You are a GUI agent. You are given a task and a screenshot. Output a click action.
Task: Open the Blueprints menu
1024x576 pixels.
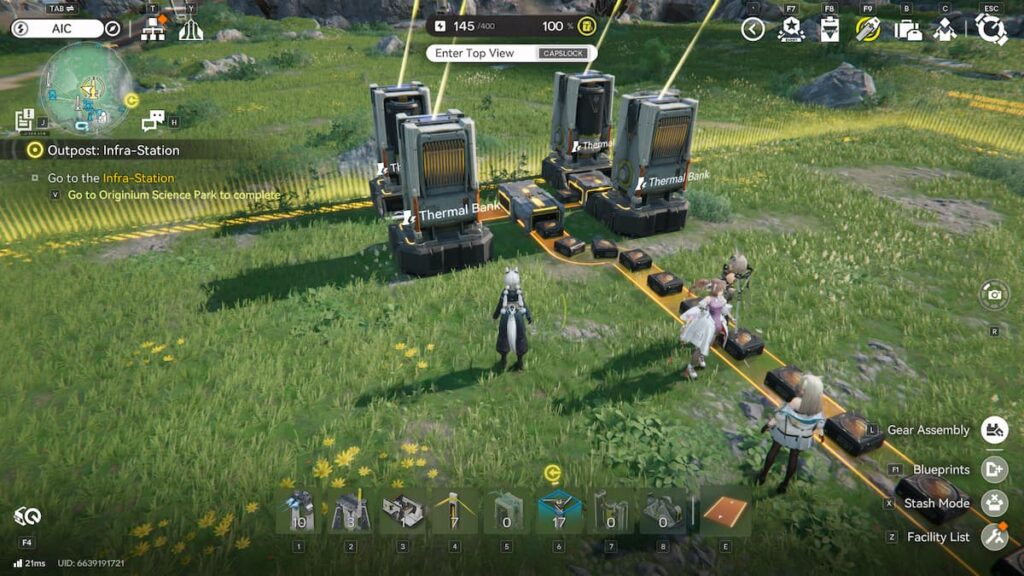click(x=993, y=468)
